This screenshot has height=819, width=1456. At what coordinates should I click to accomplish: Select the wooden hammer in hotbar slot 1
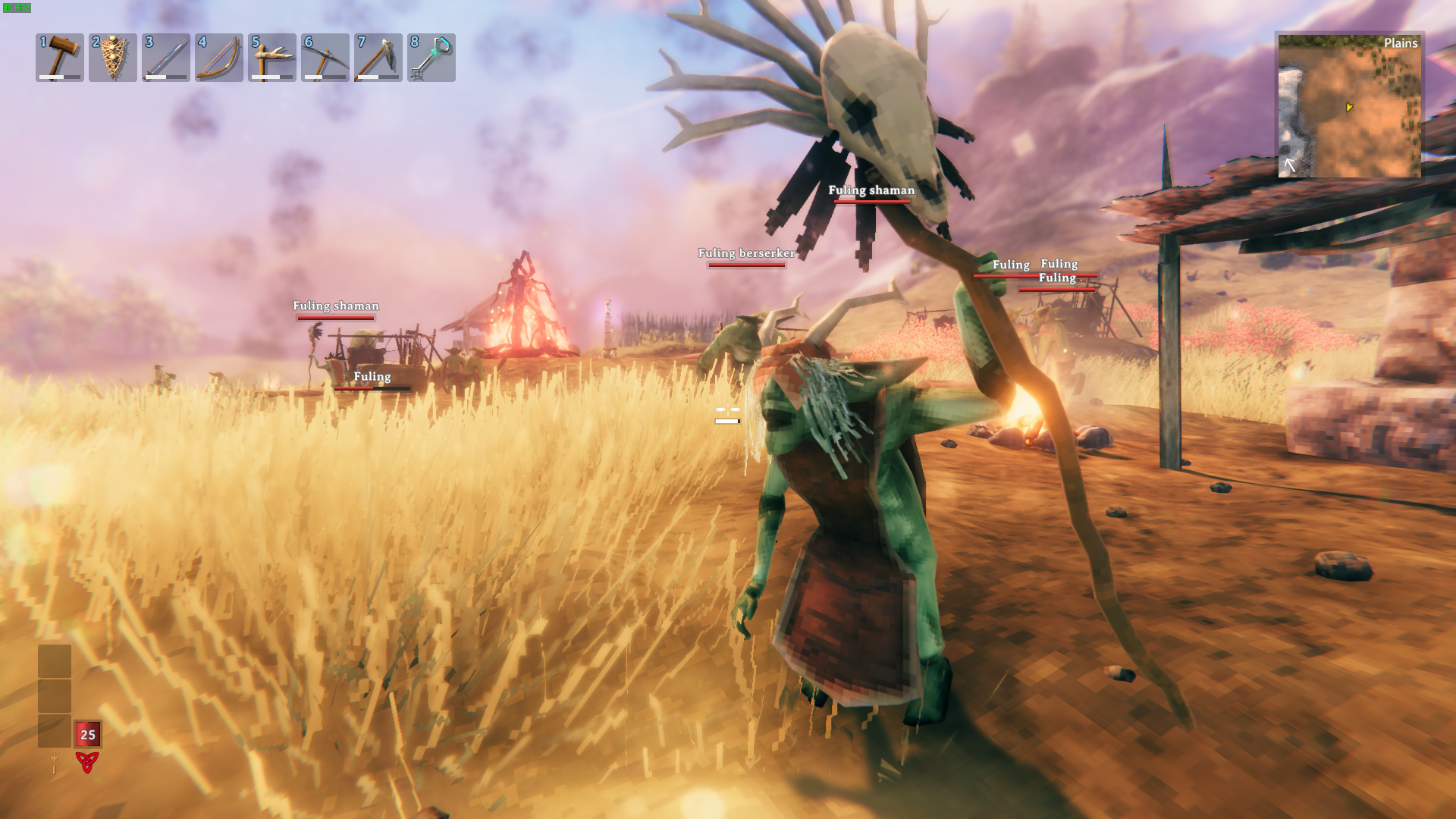(x=60, y=58)
